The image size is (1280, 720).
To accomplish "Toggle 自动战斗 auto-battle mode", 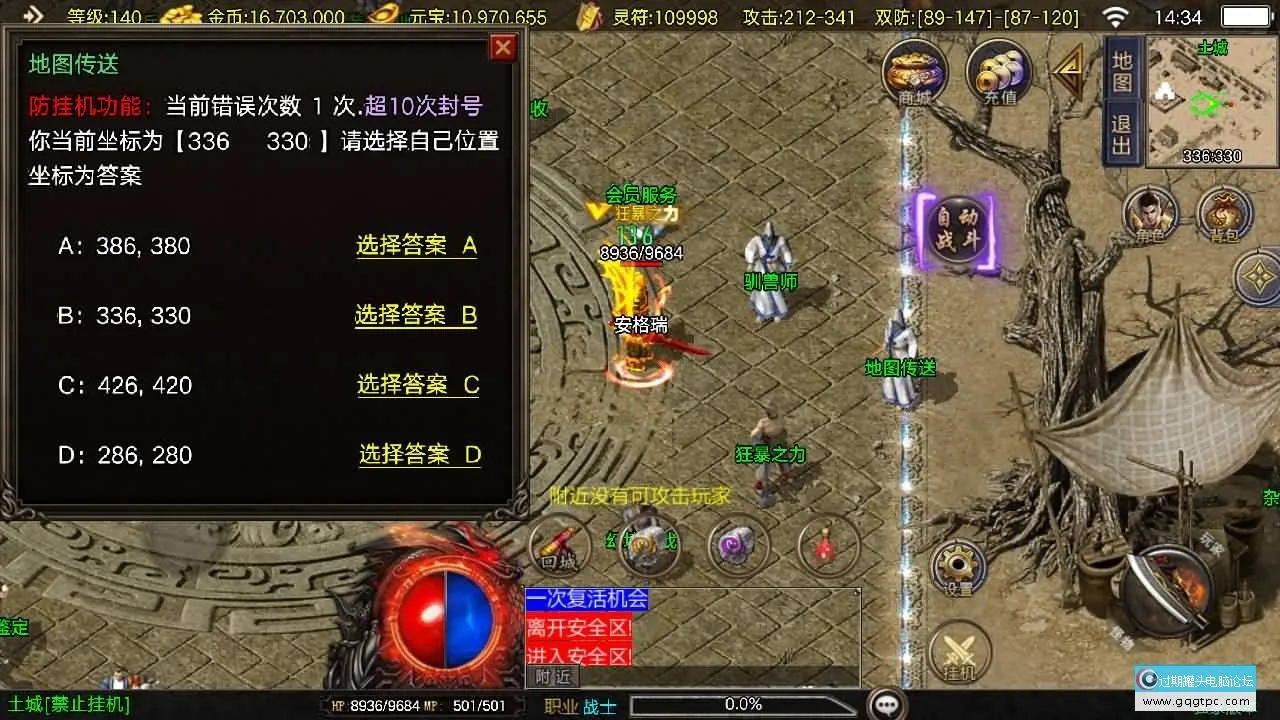I will [x=957, y=232].
